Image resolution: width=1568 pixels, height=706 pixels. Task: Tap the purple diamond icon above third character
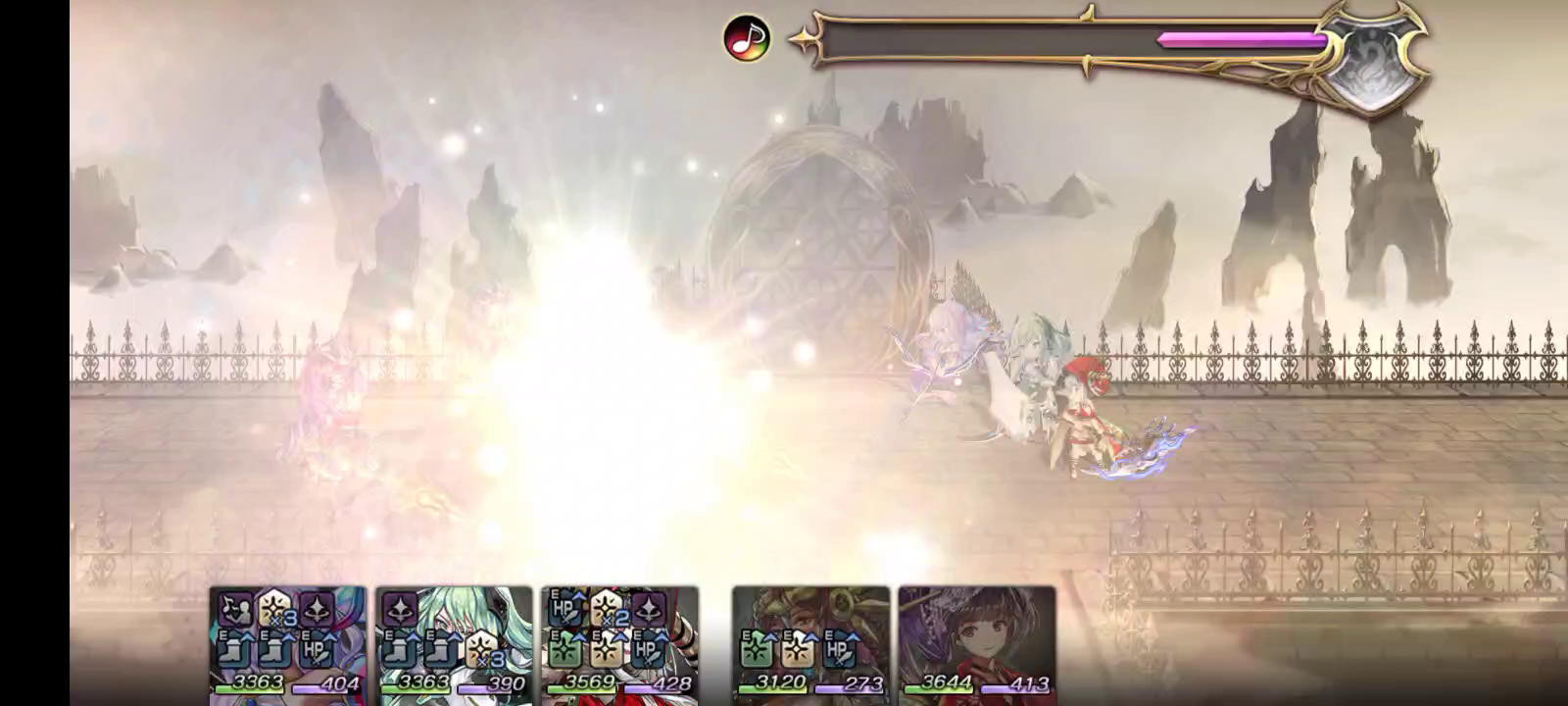tap(647, 609)
